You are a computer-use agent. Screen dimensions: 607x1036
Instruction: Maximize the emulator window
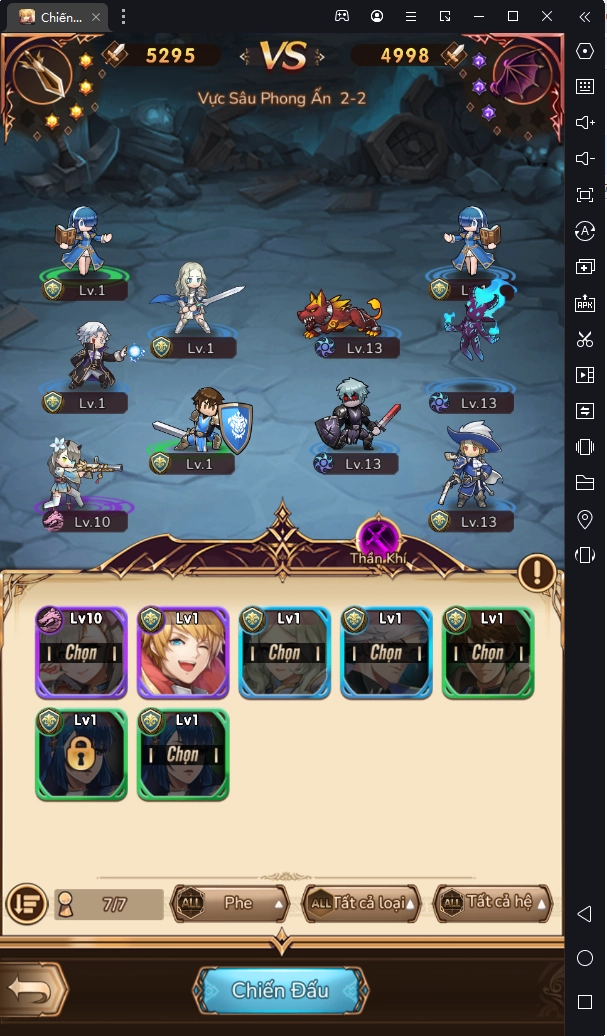tap(513, 16)
